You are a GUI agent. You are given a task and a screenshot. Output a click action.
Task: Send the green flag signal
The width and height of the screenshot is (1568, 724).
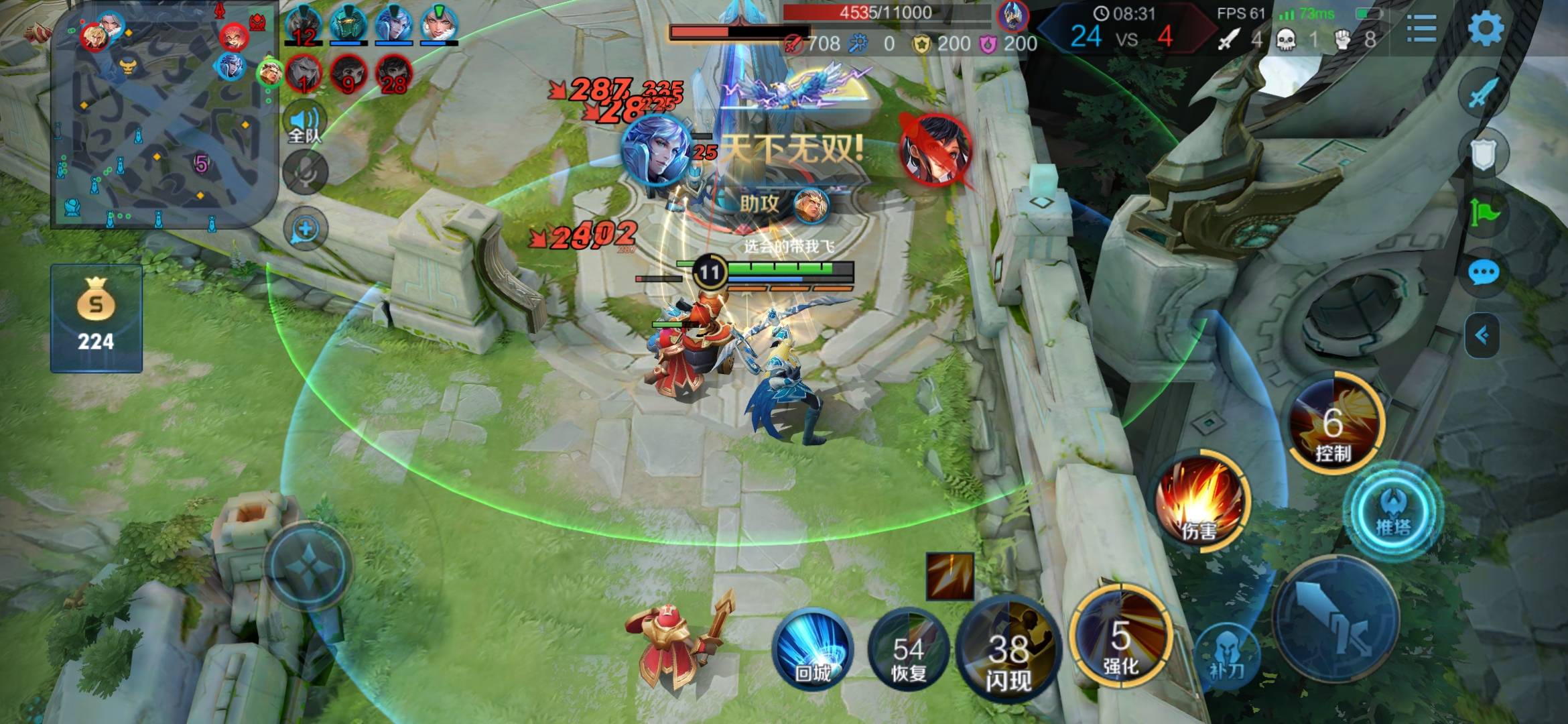[x=1483, y=215]
